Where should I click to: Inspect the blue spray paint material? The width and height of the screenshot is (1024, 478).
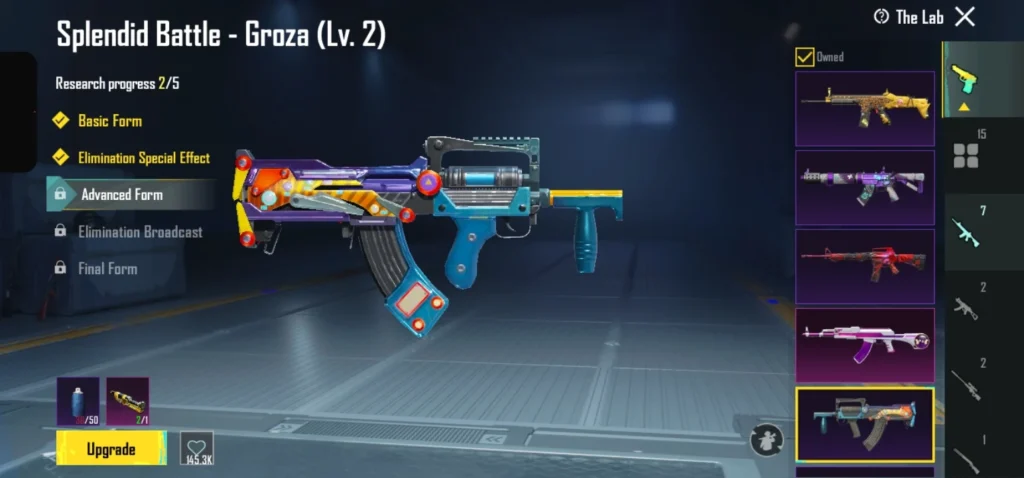[x=78, y=401]
